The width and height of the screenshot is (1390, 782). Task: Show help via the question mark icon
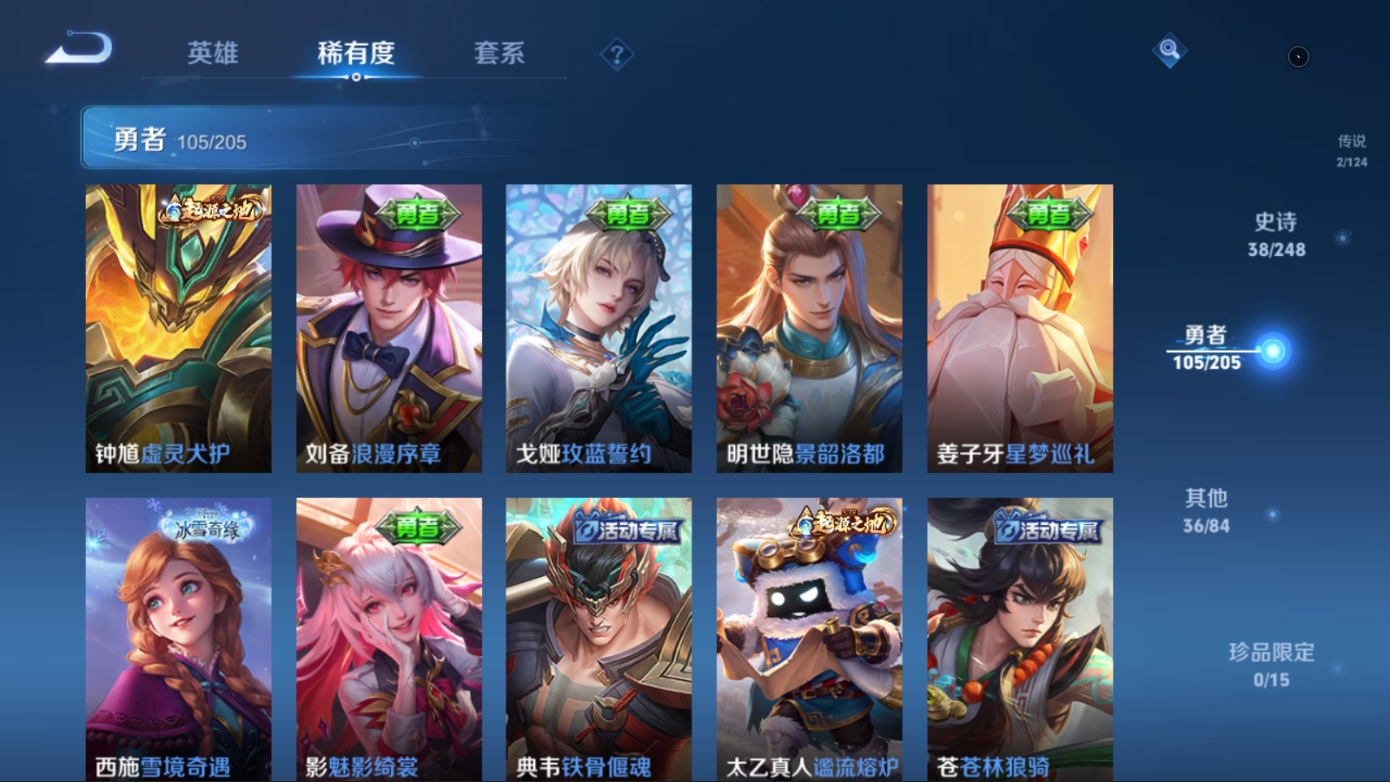pyautogui.click(x=617, y=54)
